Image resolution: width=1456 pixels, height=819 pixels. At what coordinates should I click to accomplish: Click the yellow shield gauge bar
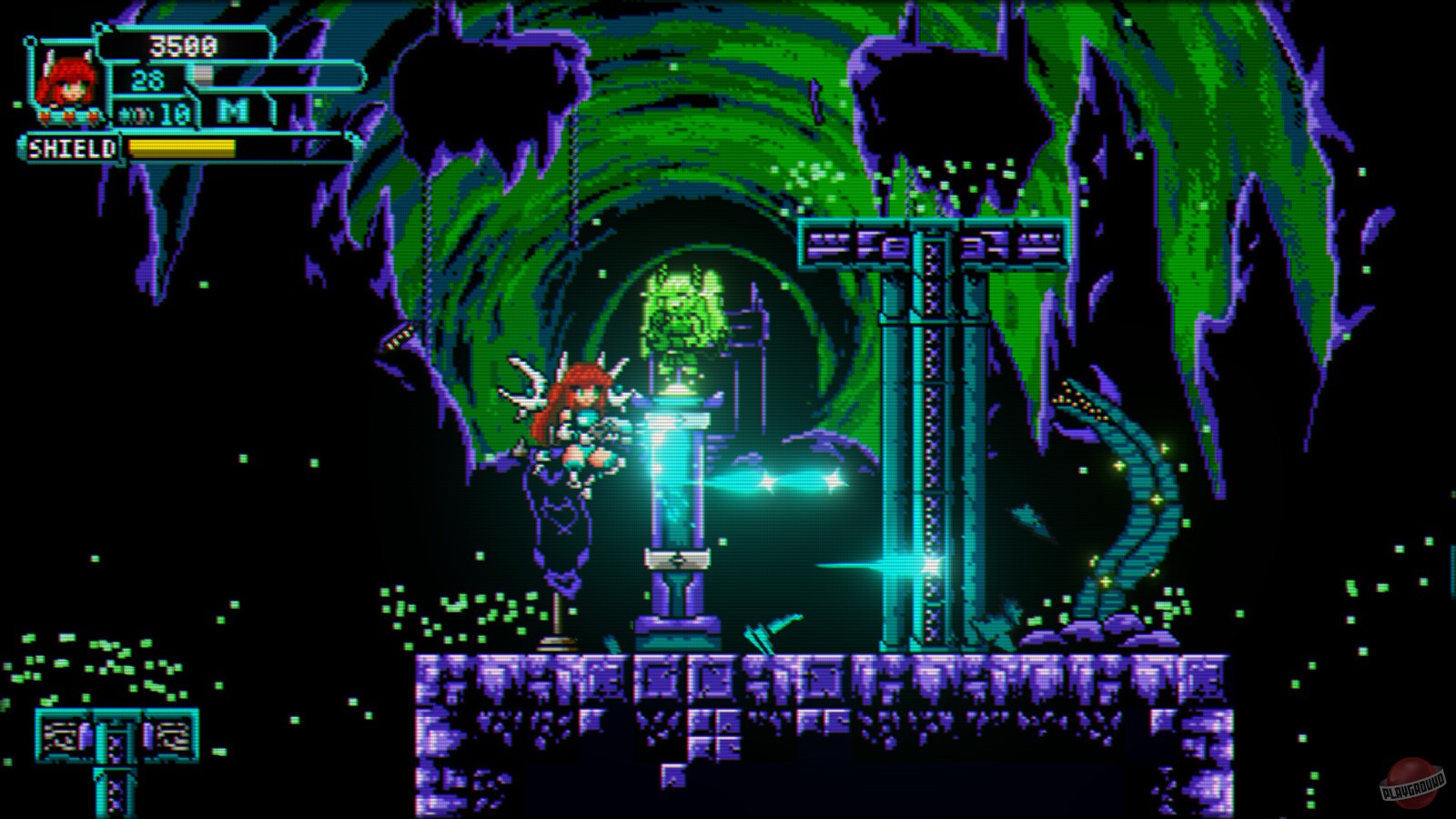pyautogui.click(x=182, y=147)
